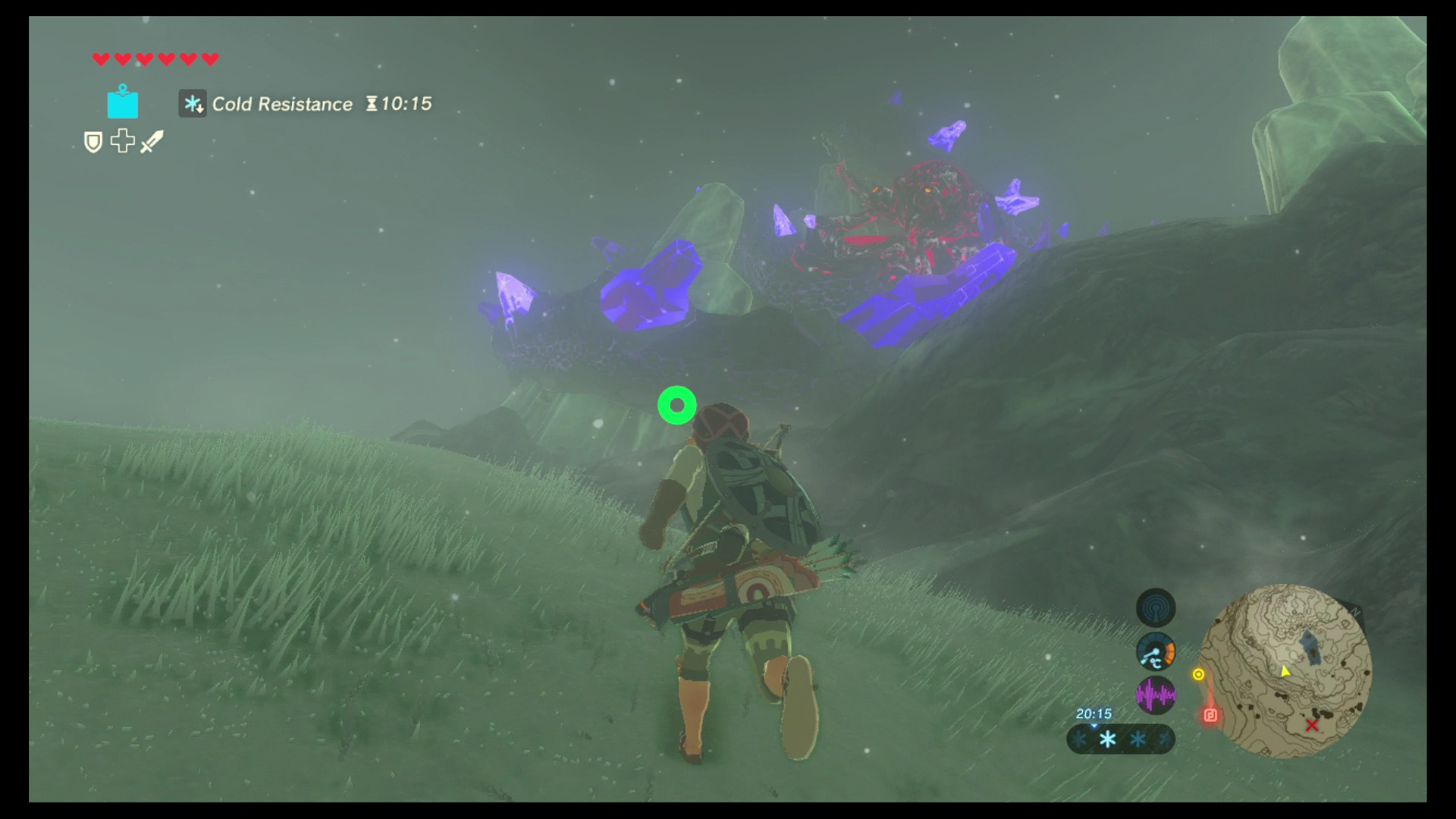Open the N compass indicator on minimap
This screenshot has height=819, width=1456.
click(x=1355, y=611)
